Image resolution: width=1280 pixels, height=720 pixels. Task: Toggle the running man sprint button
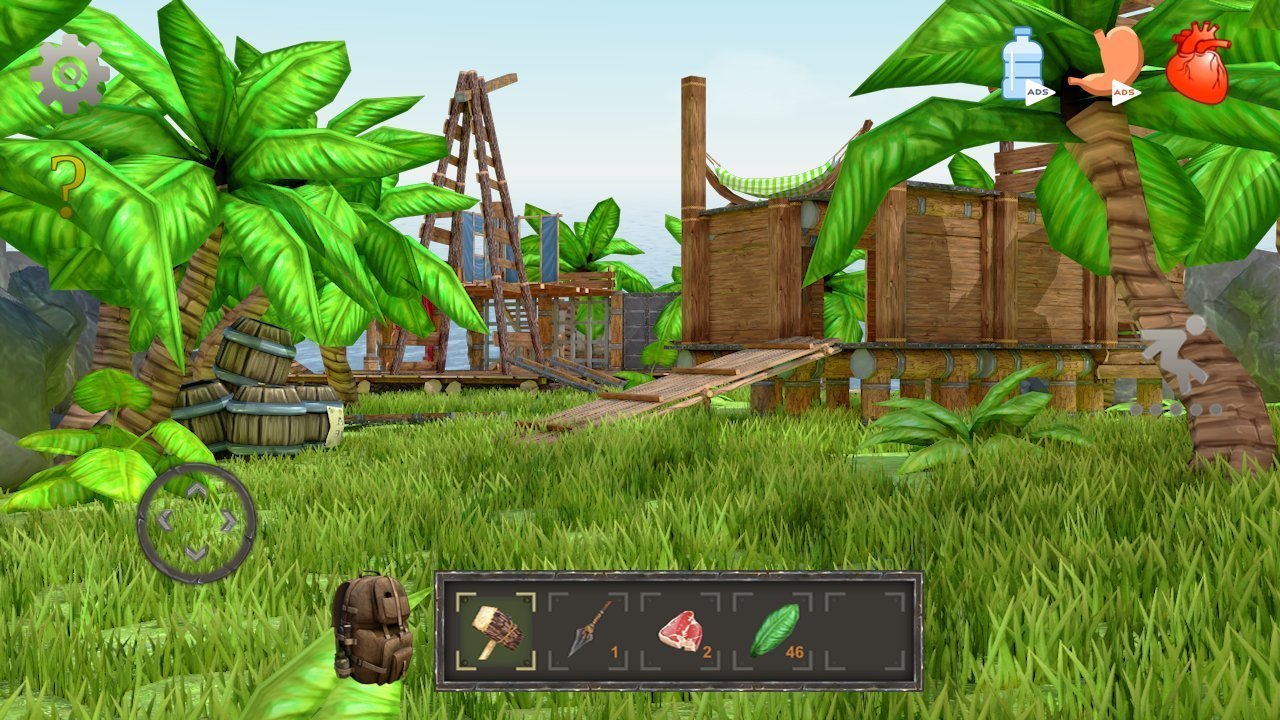[x=1176, y=356]
